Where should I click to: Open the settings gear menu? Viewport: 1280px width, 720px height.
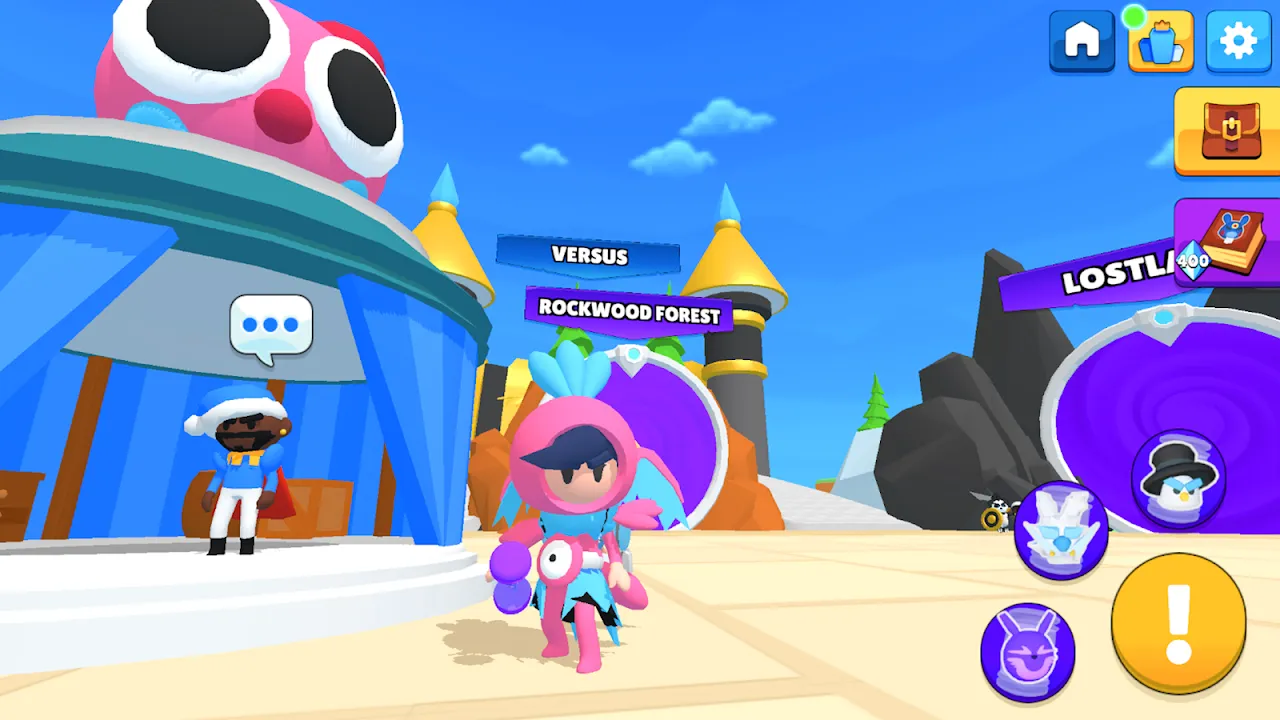1238,41
